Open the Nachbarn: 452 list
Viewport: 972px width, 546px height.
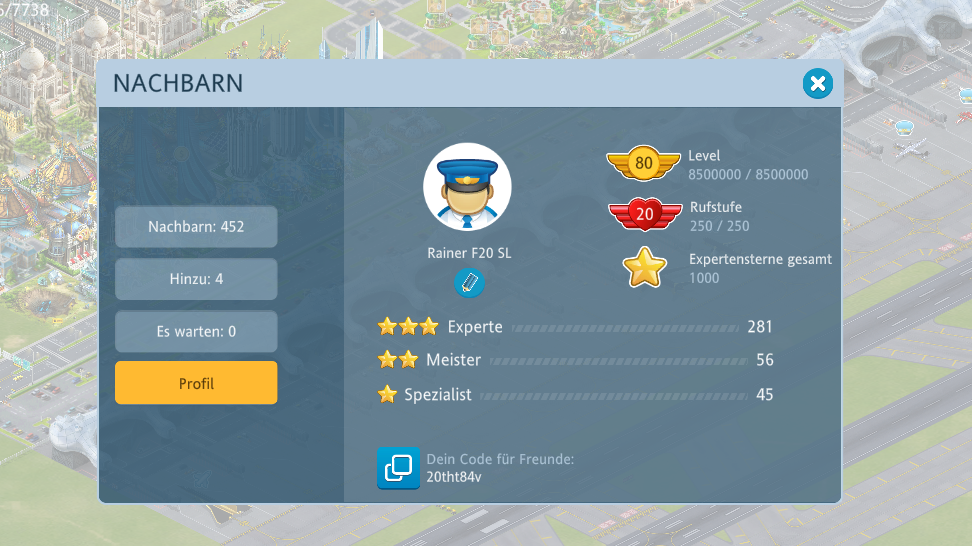(x=196, y=227)
